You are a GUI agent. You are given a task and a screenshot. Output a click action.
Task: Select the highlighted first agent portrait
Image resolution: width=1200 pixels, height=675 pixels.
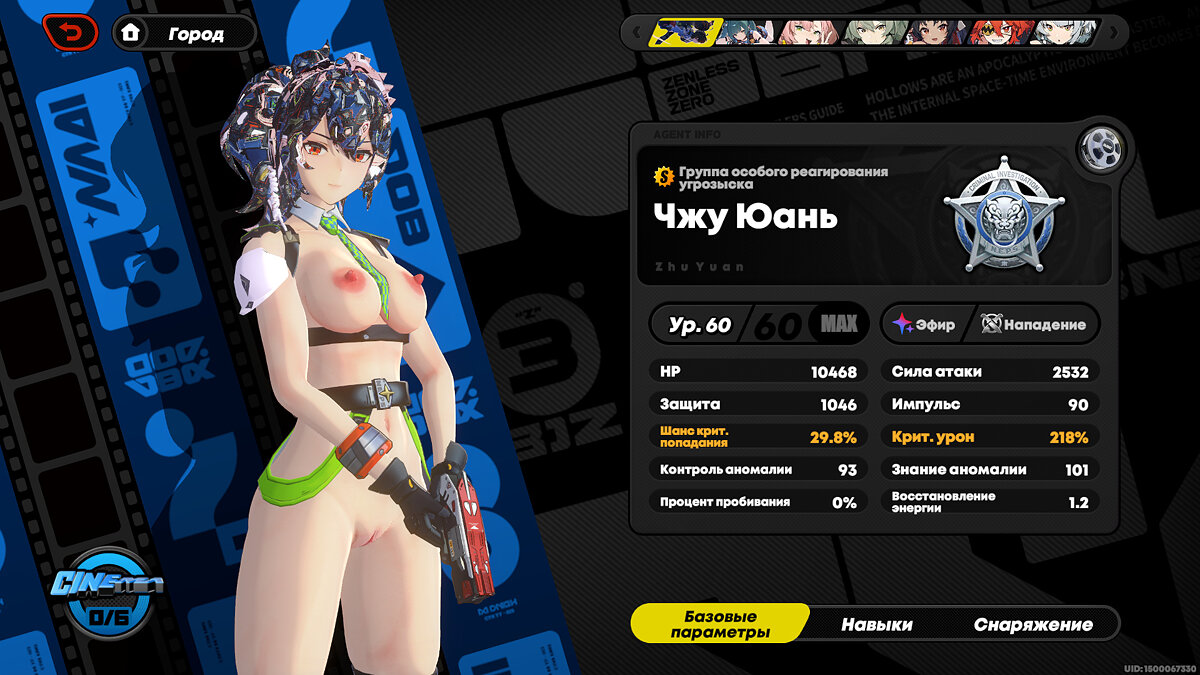[x=681, y=33]
